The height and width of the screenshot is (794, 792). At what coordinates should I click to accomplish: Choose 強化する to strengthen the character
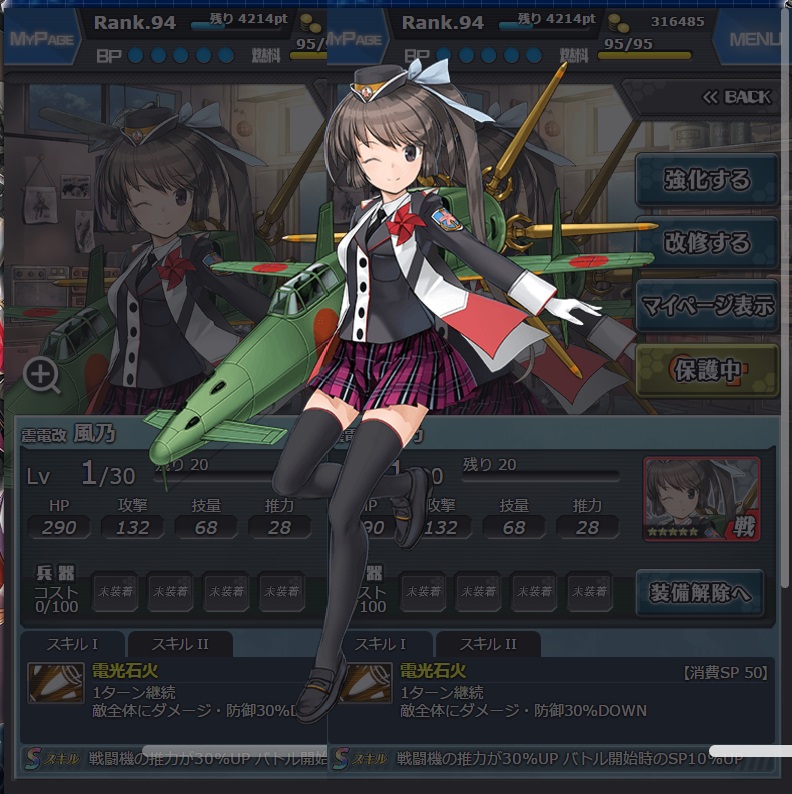[x=707, y=180]
